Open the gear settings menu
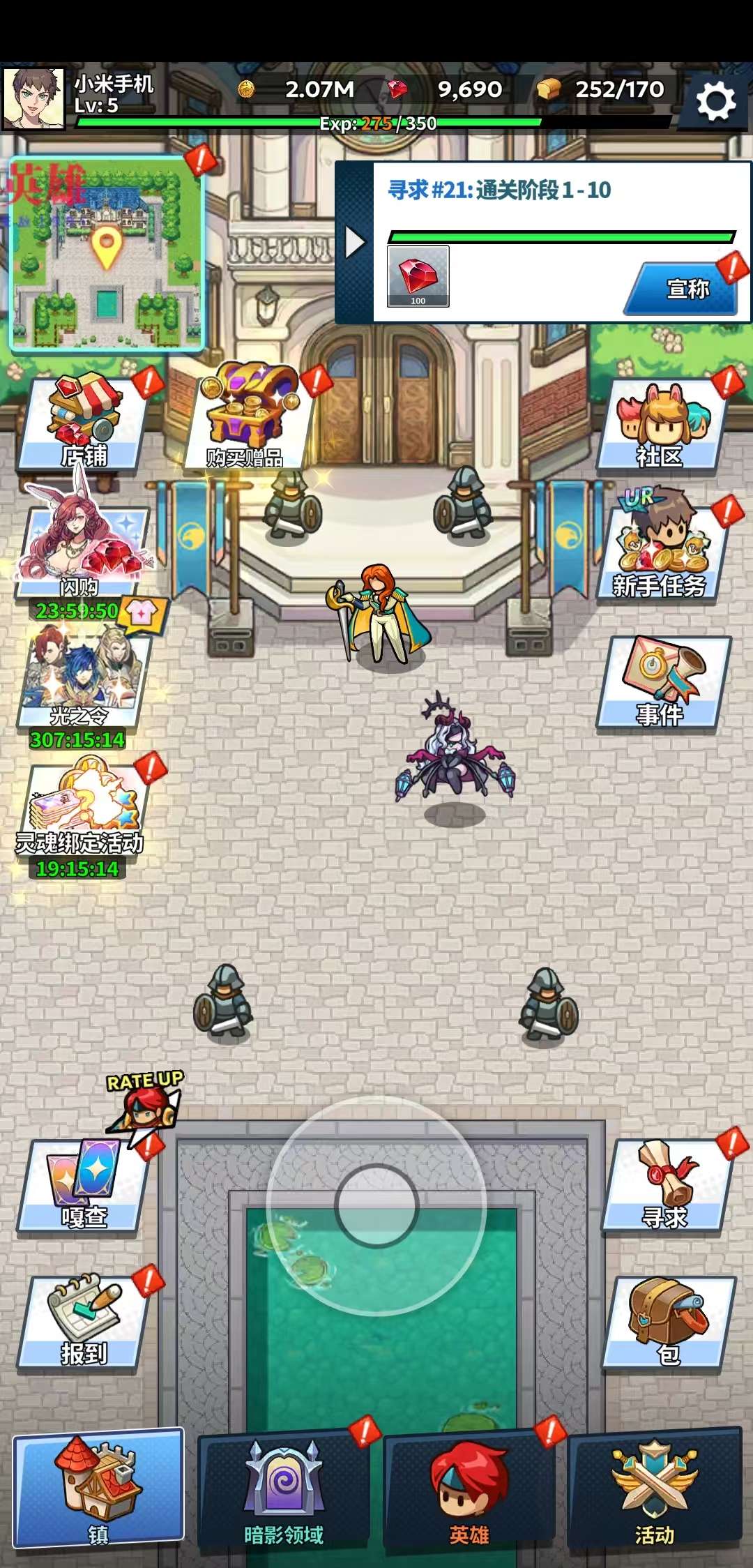This screenshot has width=753, height=1568. pos(716,102)
